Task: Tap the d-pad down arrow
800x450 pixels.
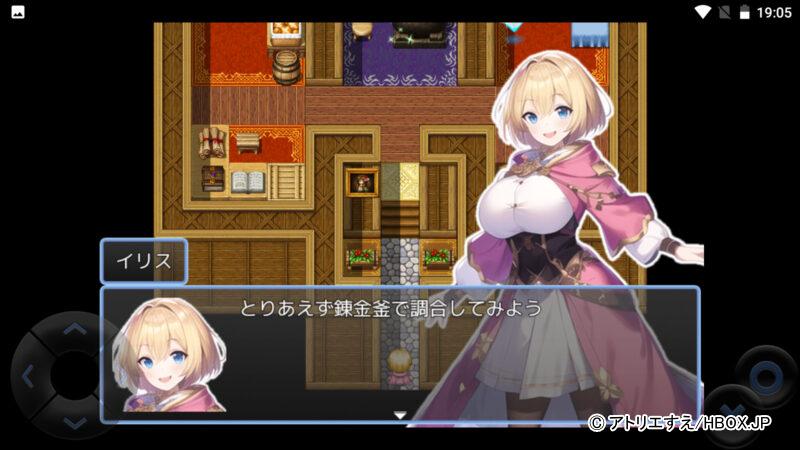Action: [x=75, y=424]
